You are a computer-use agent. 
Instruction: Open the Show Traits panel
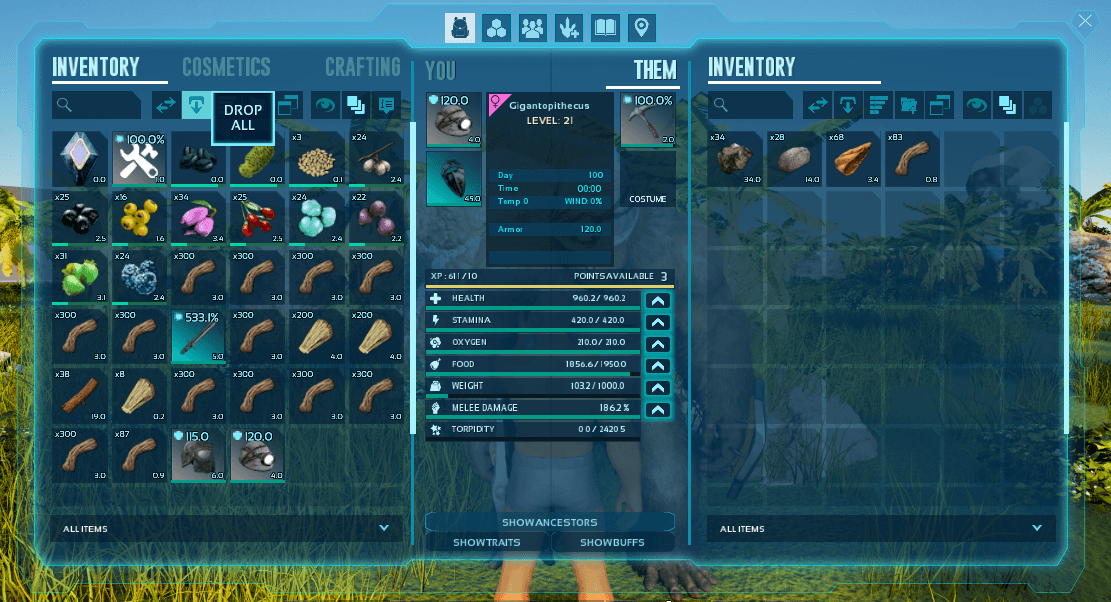point(487,543)
